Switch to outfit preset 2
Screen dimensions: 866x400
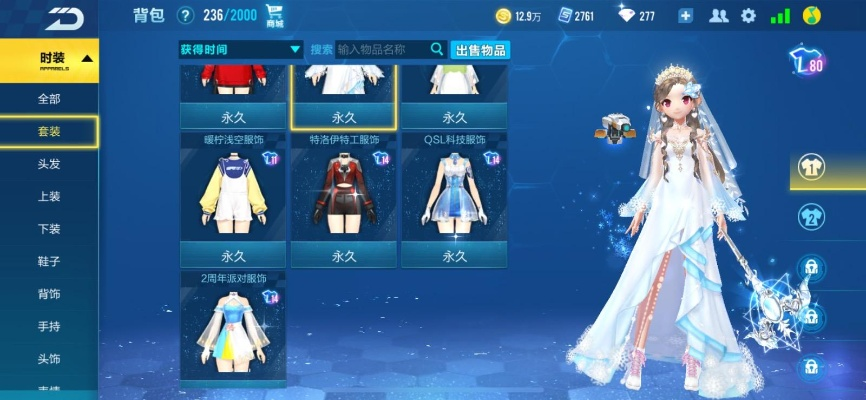tap(810, 218)
